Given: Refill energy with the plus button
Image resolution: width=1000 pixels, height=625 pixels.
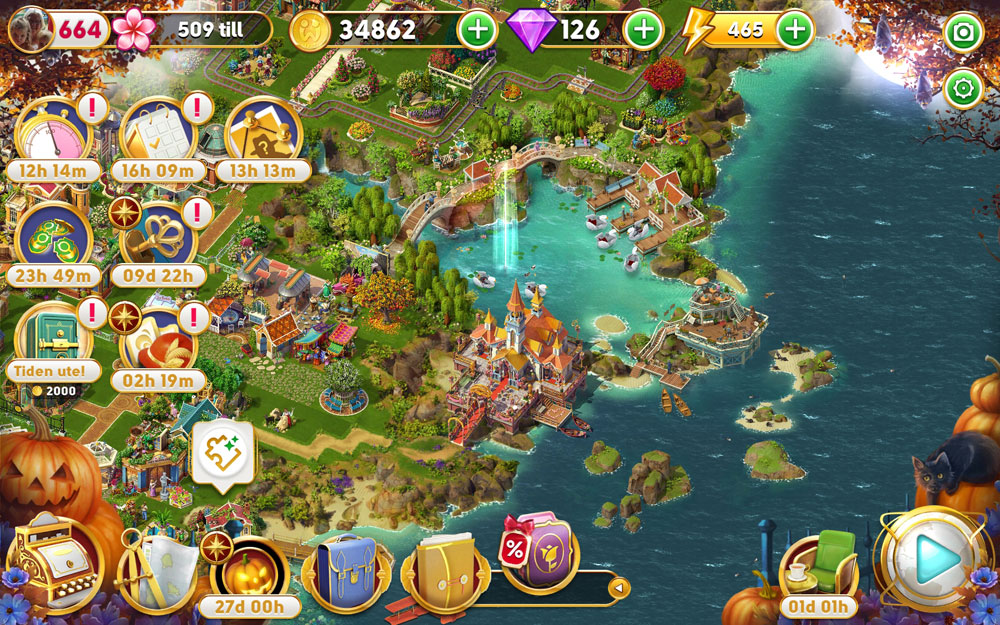Looking at the screenshot, I should [x=795, y=30].
